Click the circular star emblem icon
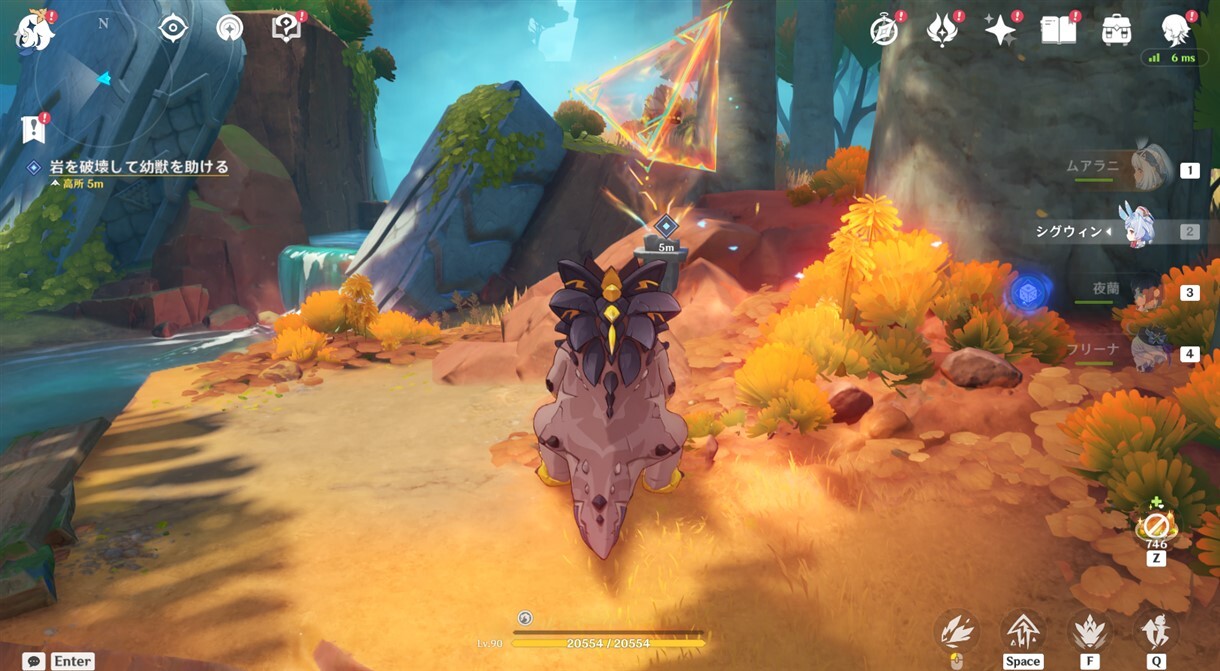The image size is (1220, 671). [x=230, y=28]
